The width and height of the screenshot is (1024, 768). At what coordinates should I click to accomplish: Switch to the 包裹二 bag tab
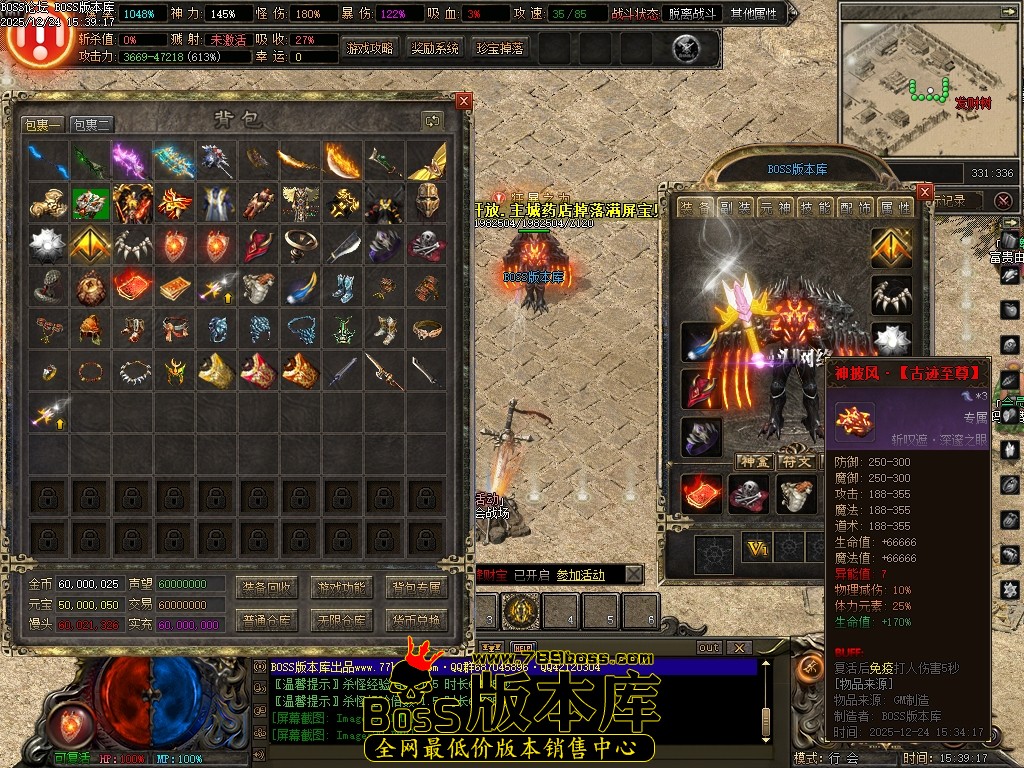[92, 125]
